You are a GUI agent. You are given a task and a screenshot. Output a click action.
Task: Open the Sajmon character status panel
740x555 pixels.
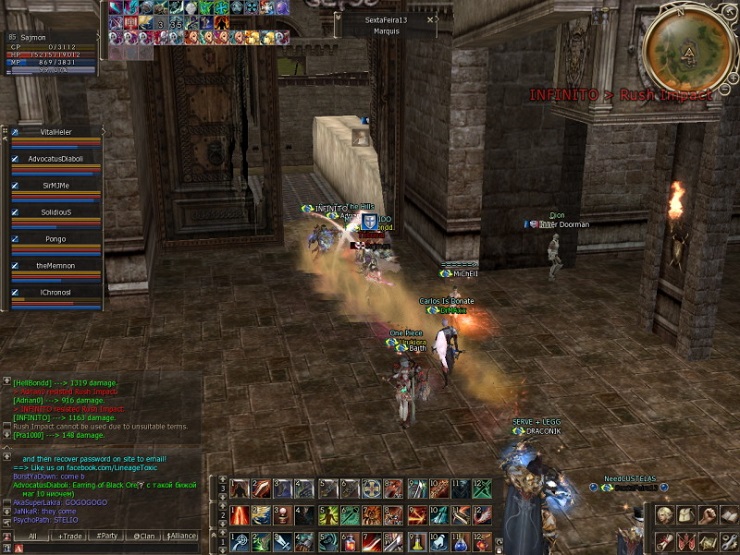point(52,36)
